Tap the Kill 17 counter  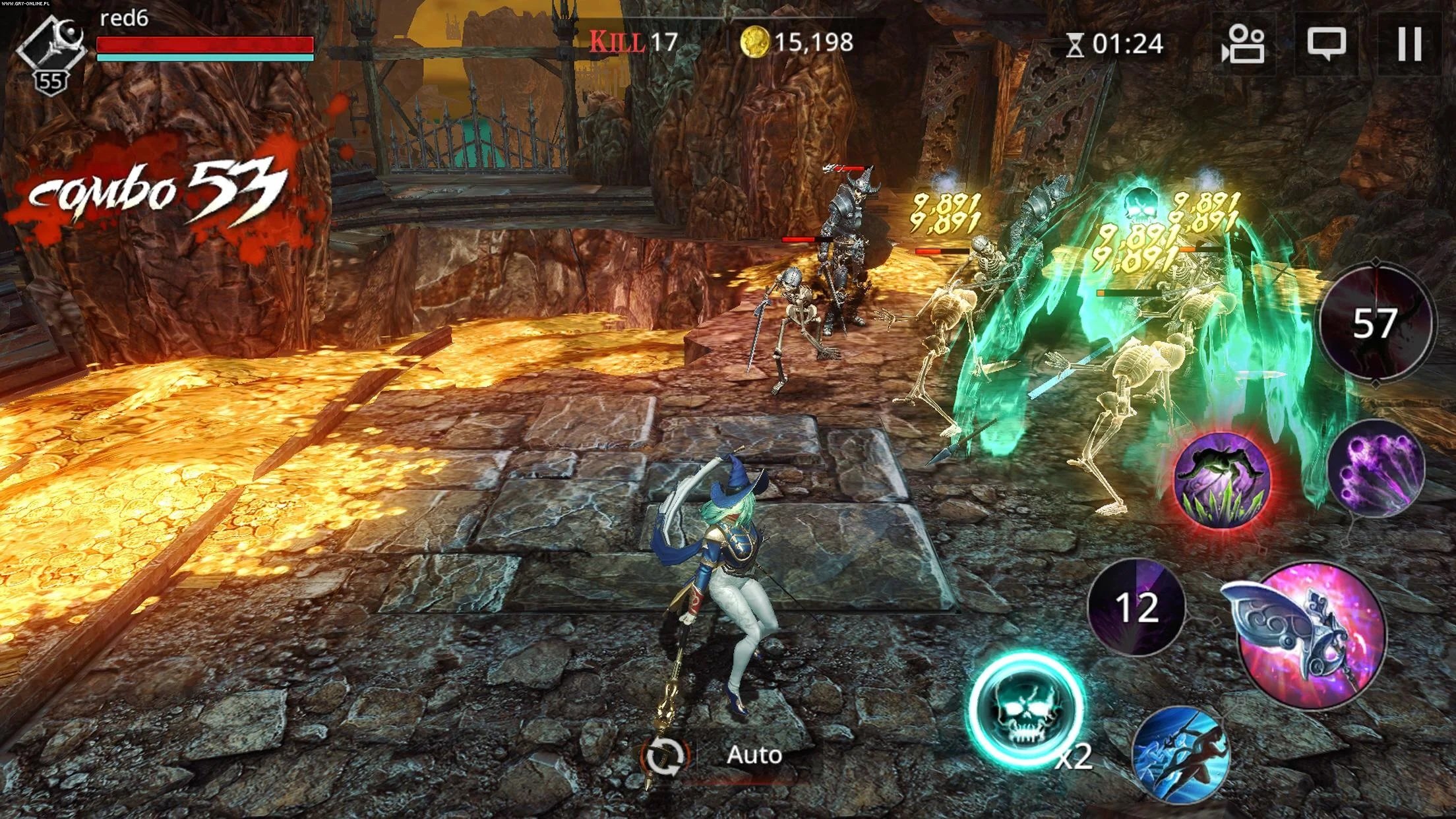pyautogui.click(x=634, y=42)
